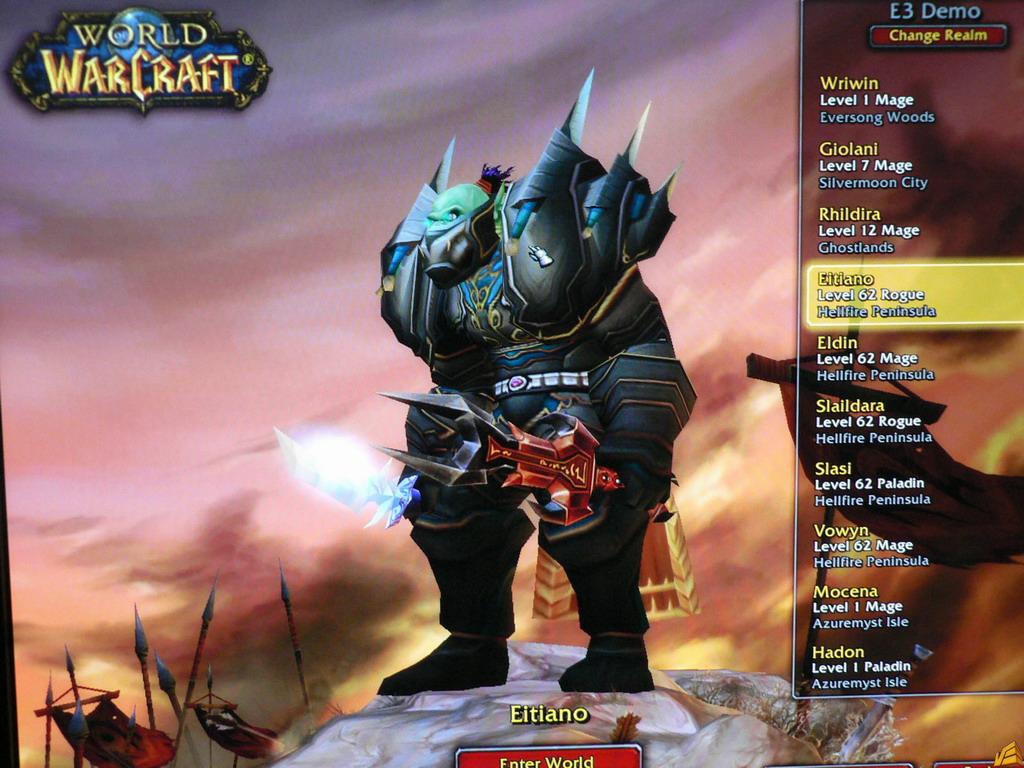
Task: Choose Vowyn from the character list
Action: (868, 545)
